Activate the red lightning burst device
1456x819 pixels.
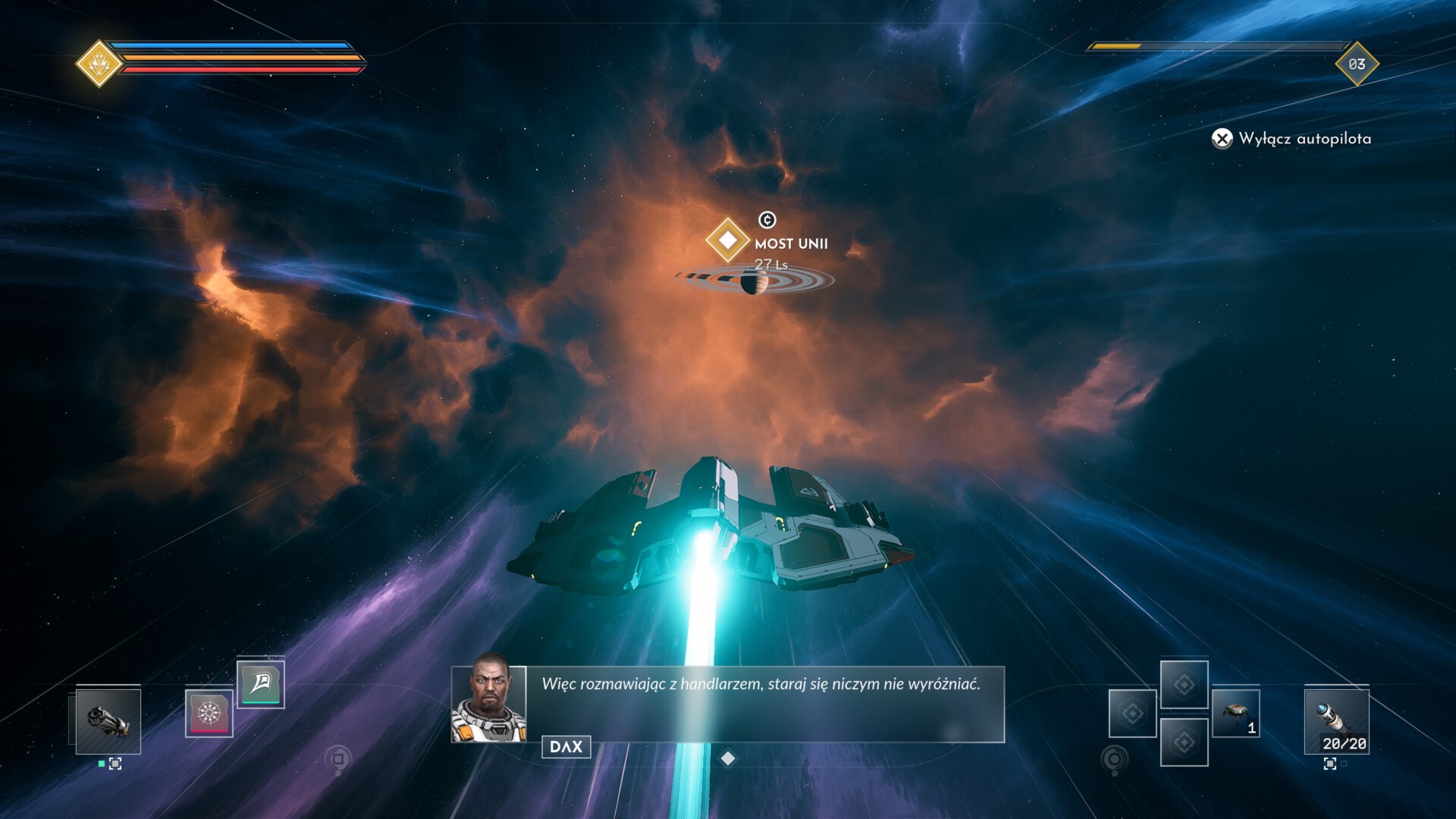(209, 714)
